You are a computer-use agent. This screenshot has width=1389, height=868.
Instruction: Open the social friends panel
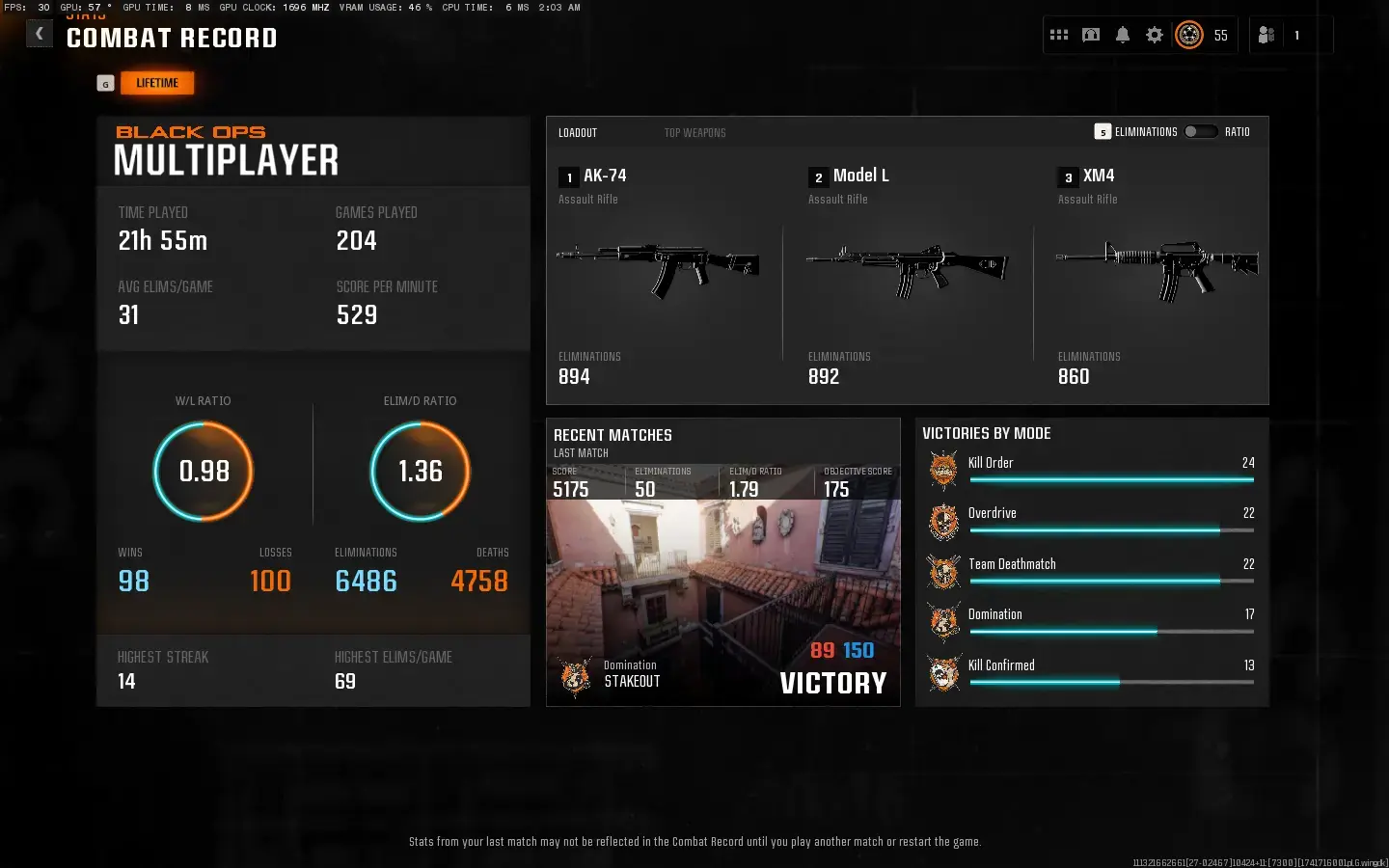(x=1265, y=35)
